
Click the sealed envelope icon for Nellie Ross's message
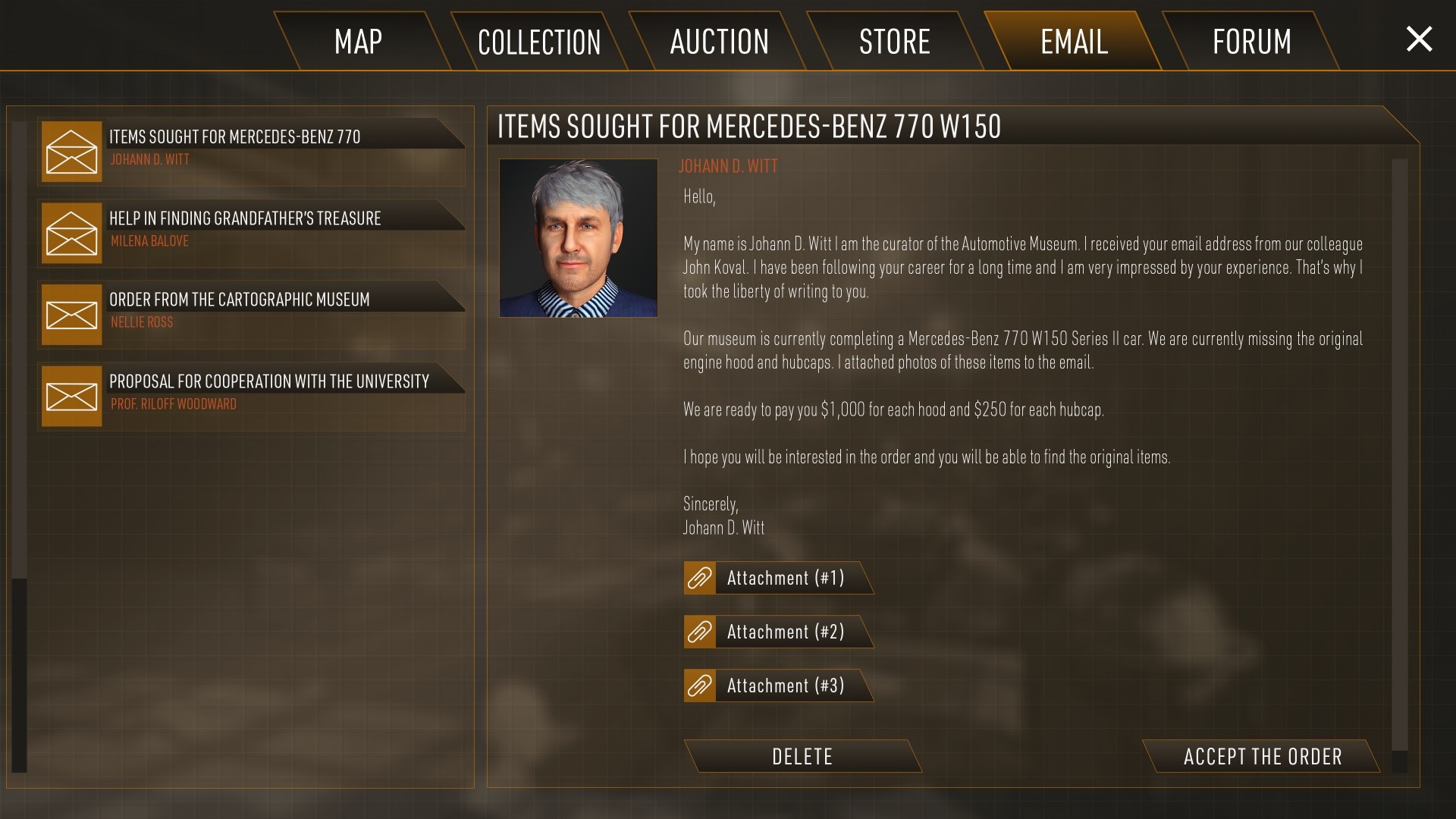[x=72, y=314]
